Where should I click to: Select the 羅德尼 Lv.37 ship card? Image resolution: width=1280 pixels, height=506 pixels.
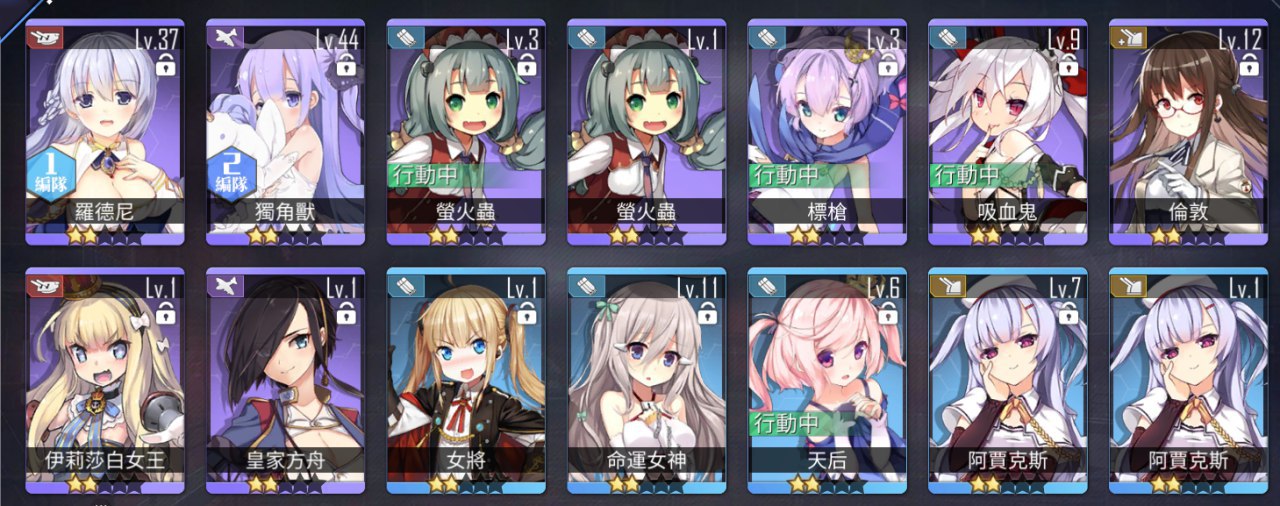tap(105, 130)
